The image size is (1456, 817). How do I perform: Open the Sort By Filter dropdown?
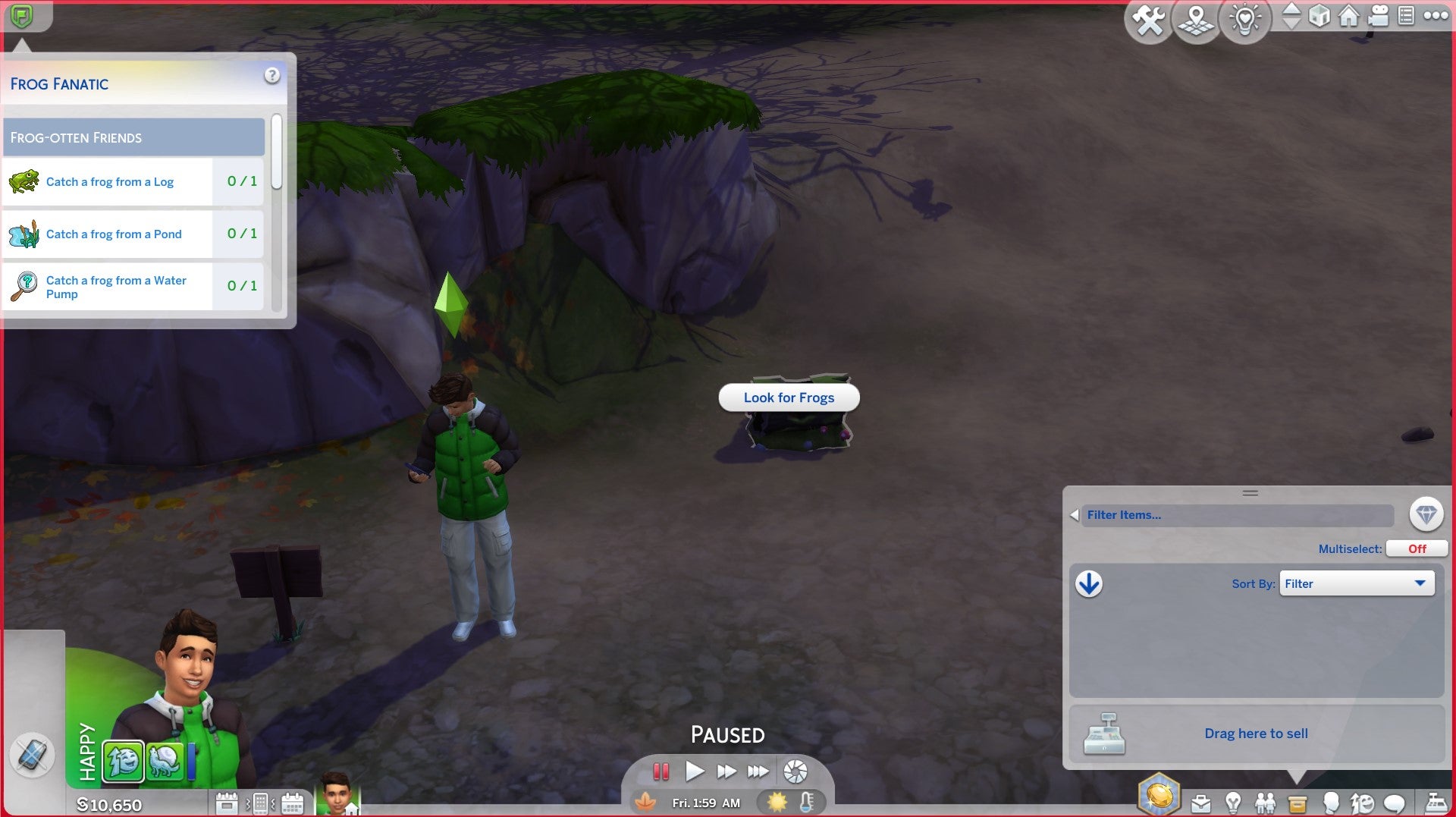tap(1357, 583)
